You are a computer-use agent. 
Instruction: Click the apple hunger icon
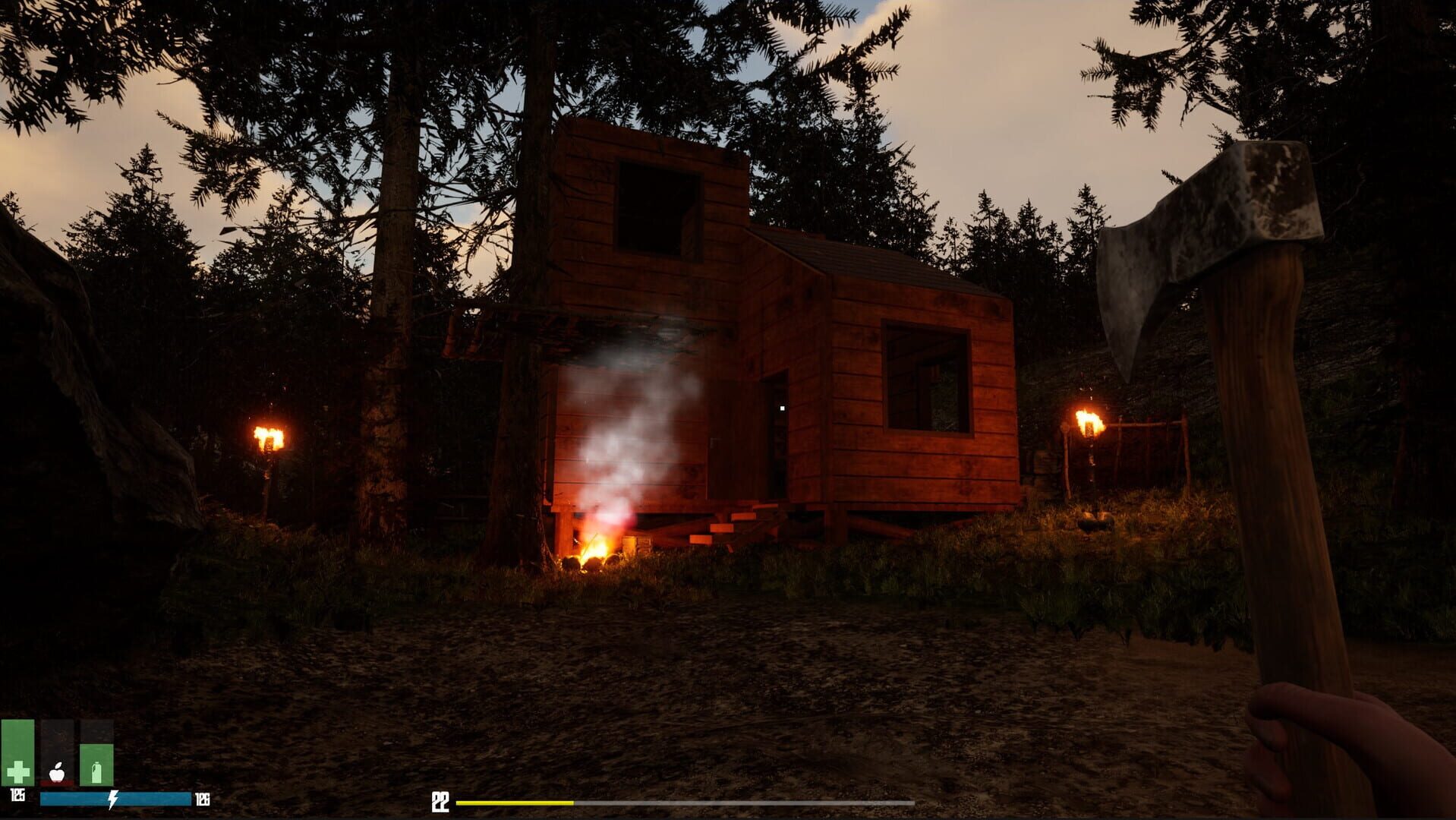pos(57,773)
